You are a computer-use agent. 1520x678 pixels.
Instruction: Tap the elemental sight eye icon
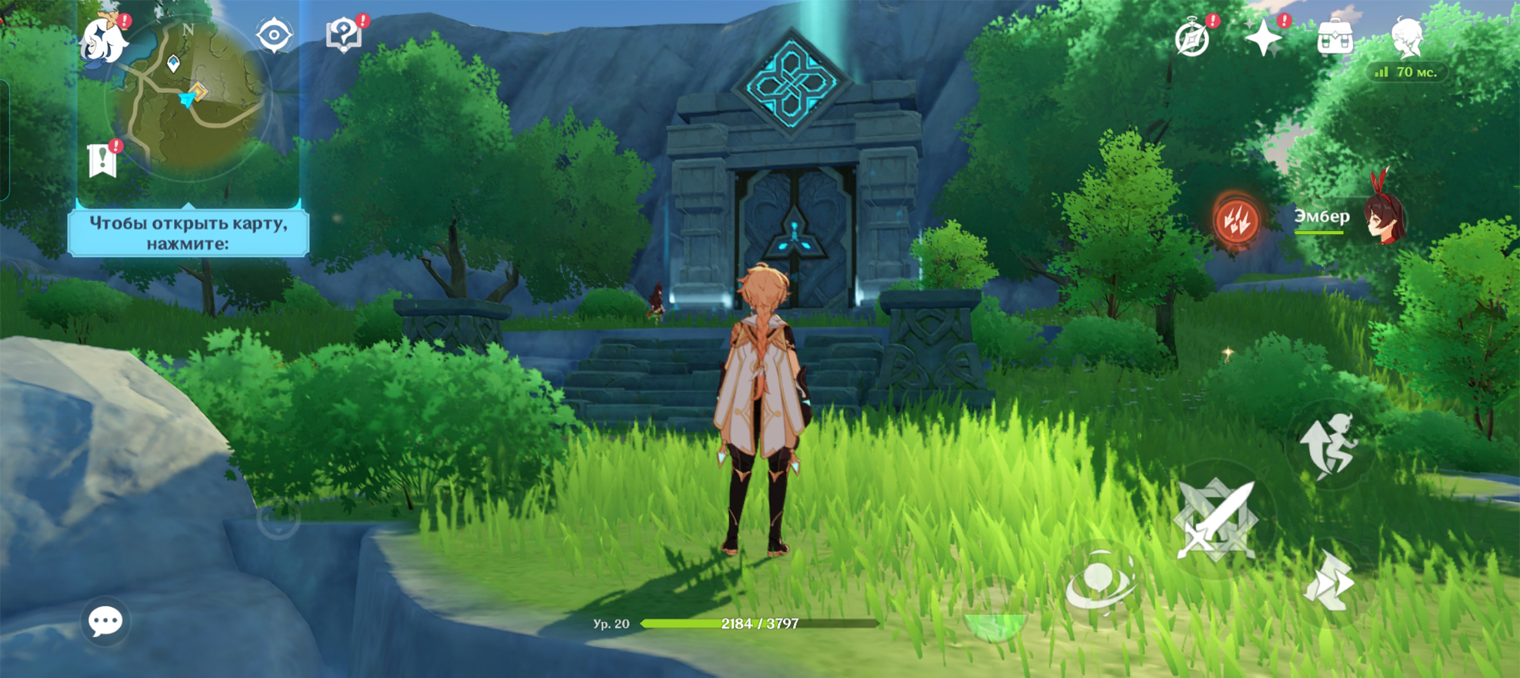[274, 36]
